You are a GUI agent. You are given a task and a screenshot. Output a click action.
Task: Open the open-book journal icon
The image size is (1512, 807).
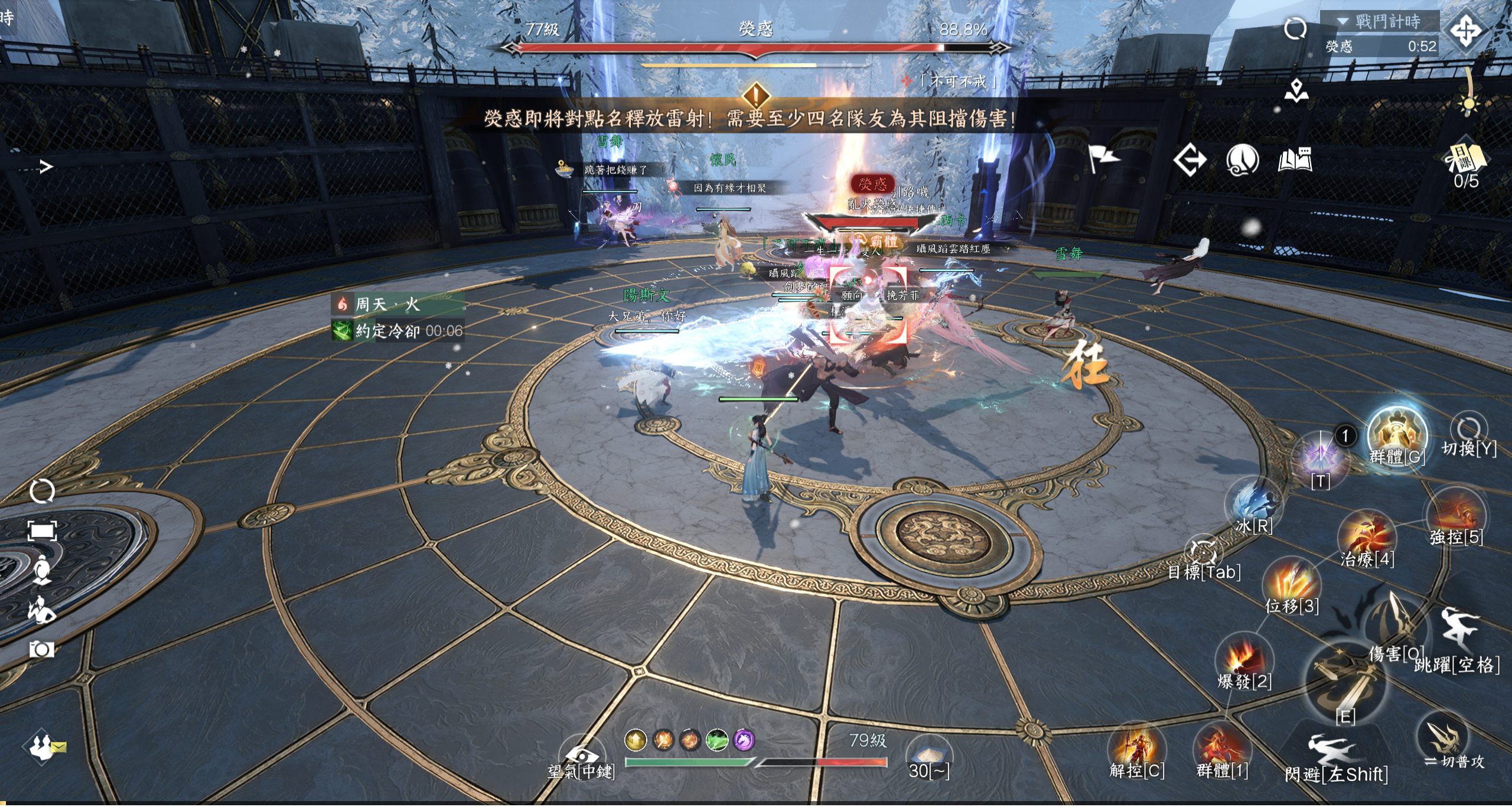1295,160
